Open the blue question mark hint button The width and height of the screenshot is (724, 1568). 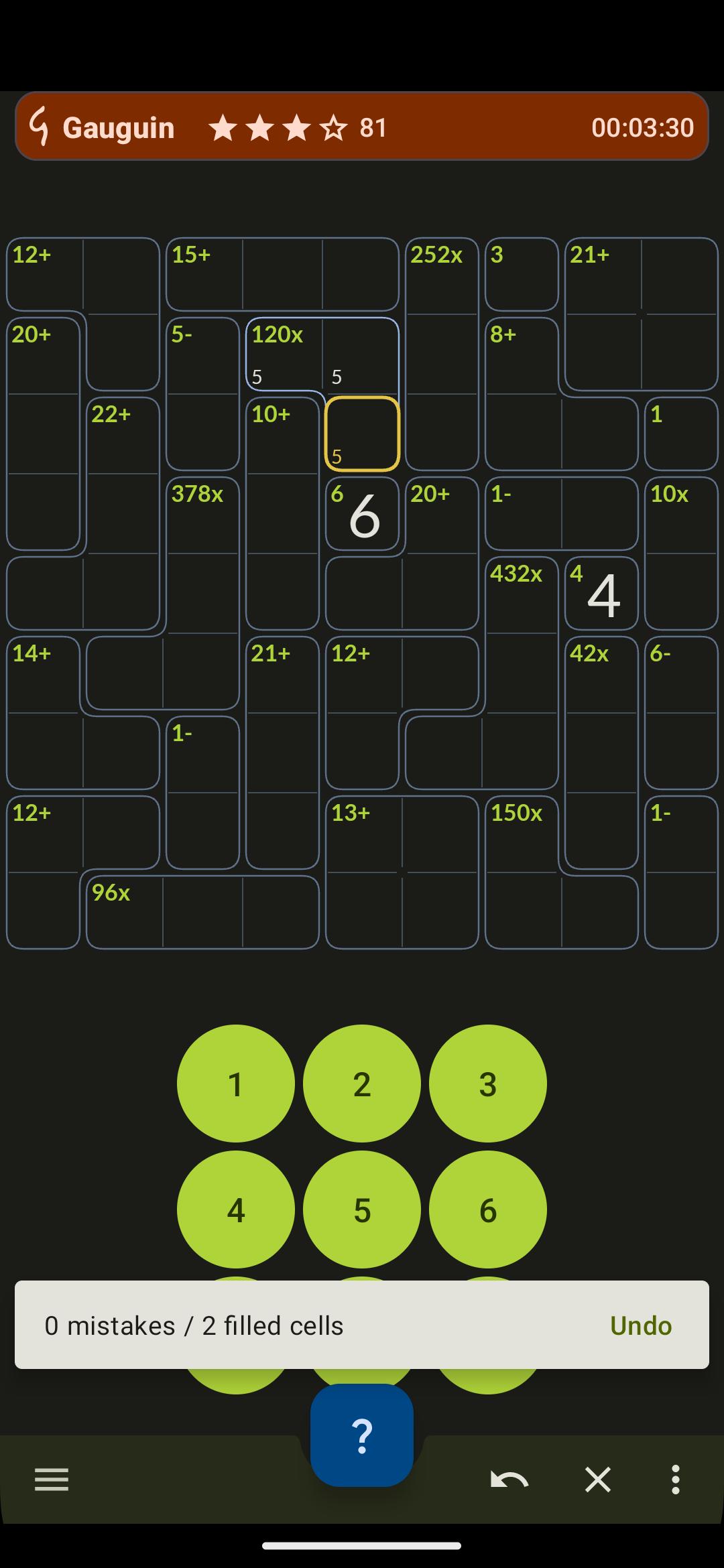pyautogui.click(x=361, y=1436)
